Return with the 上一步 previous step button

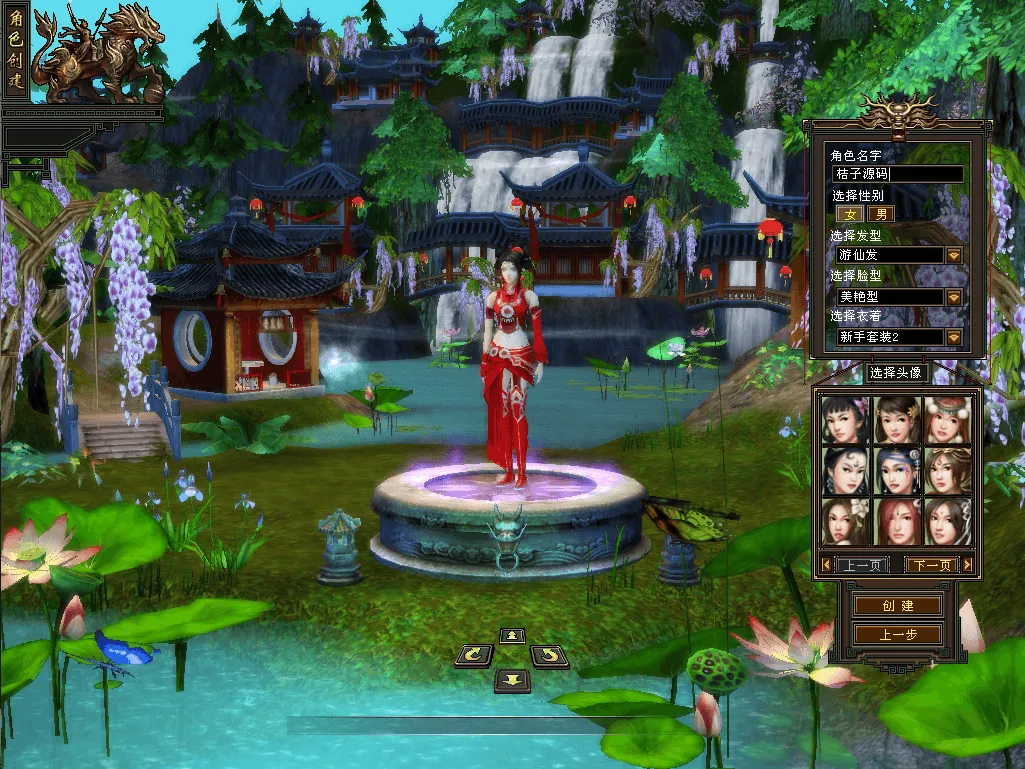(897, 634)
